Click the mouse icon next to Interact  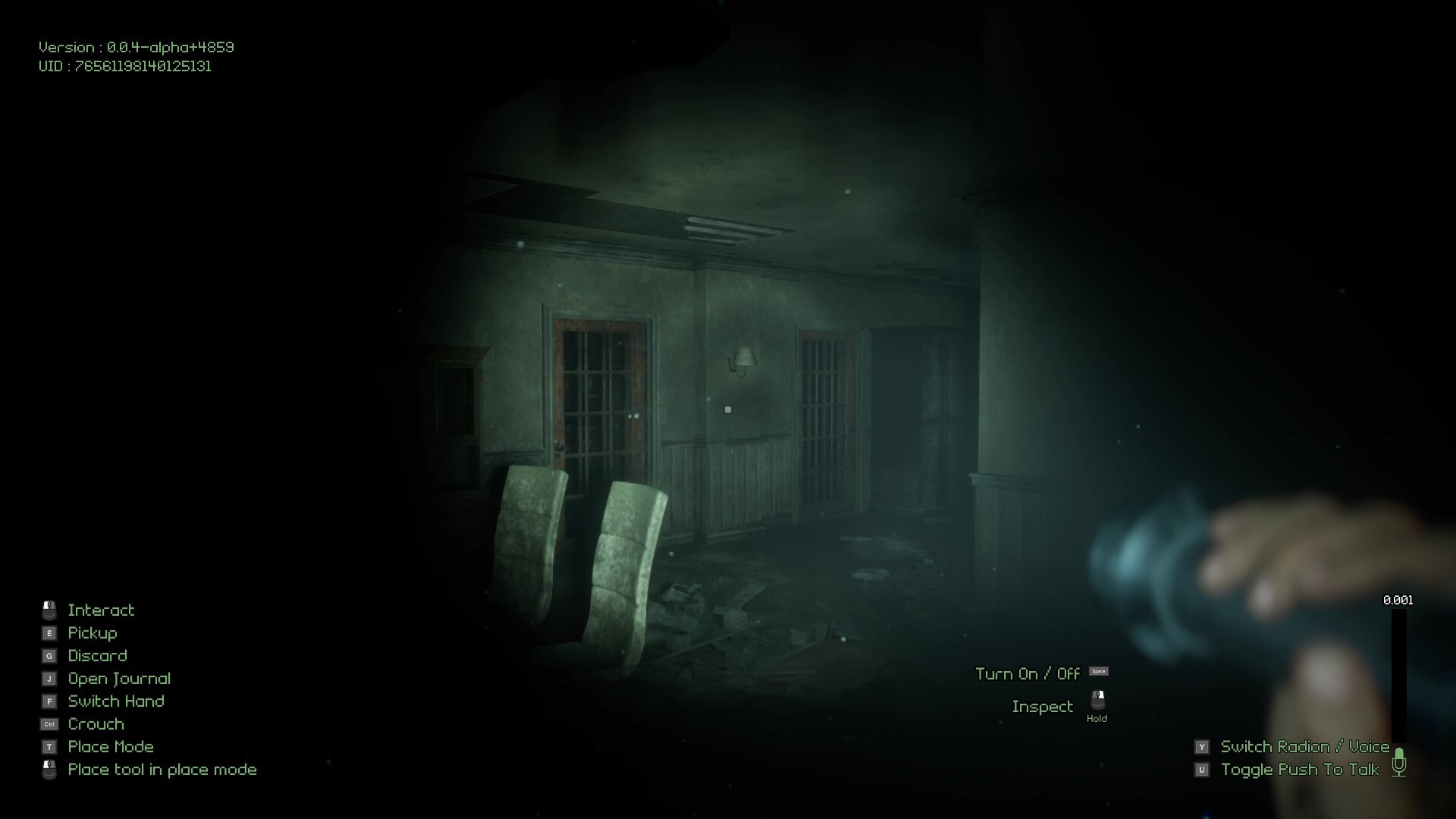tap(49, 609)
